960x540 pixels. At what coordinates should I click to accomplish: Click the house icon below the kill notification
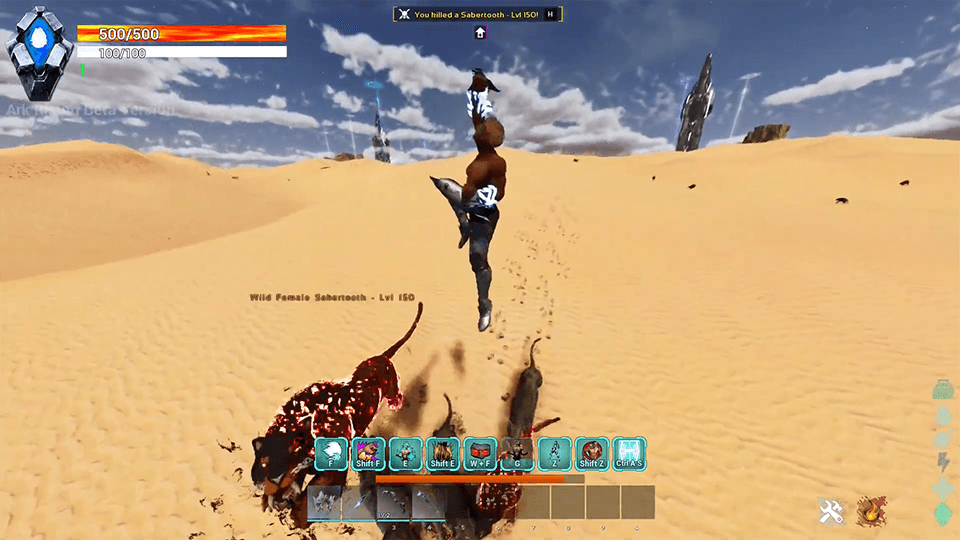480,33
